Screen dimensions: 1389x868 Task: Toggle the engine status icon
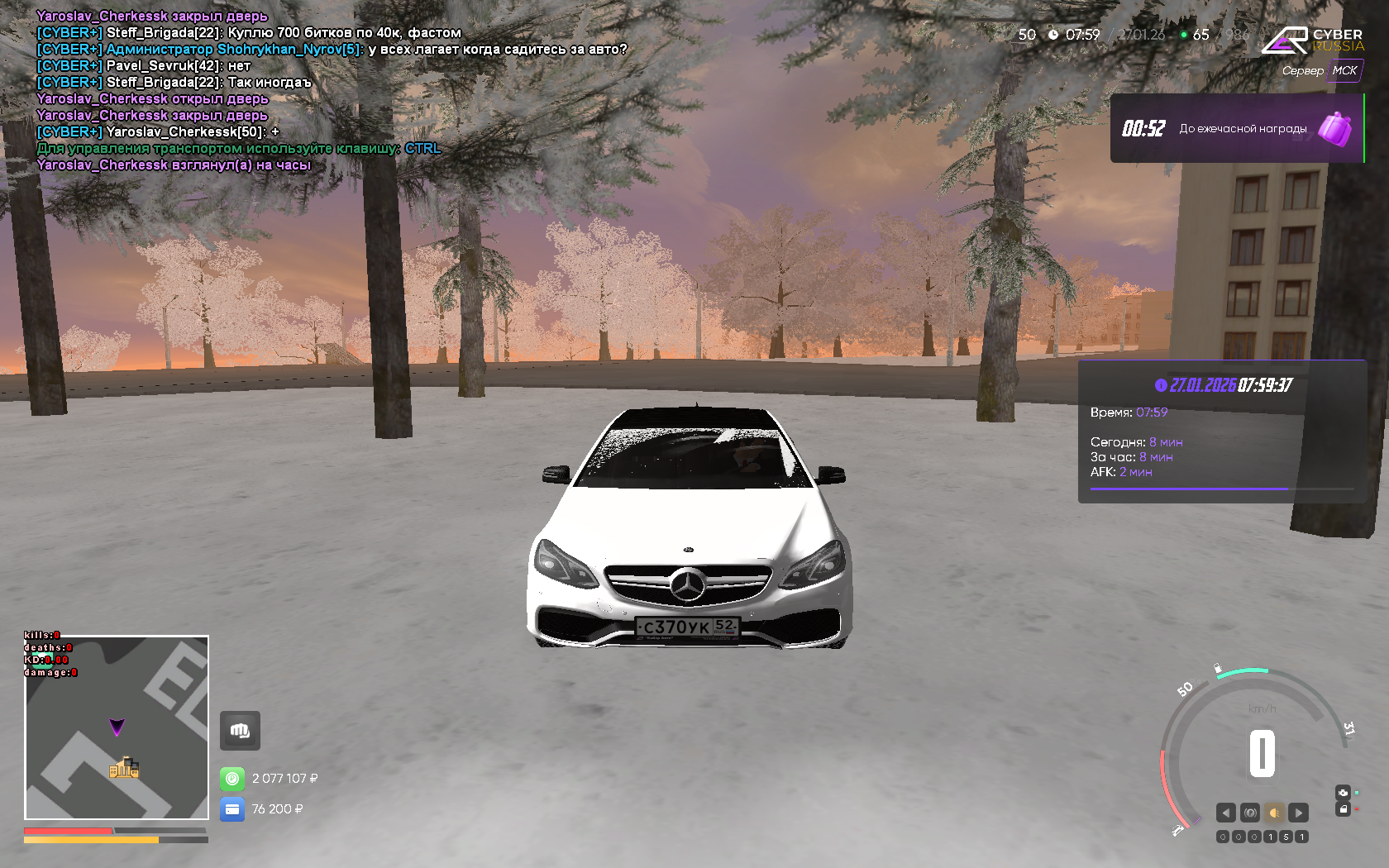(x=1343, y=793)
